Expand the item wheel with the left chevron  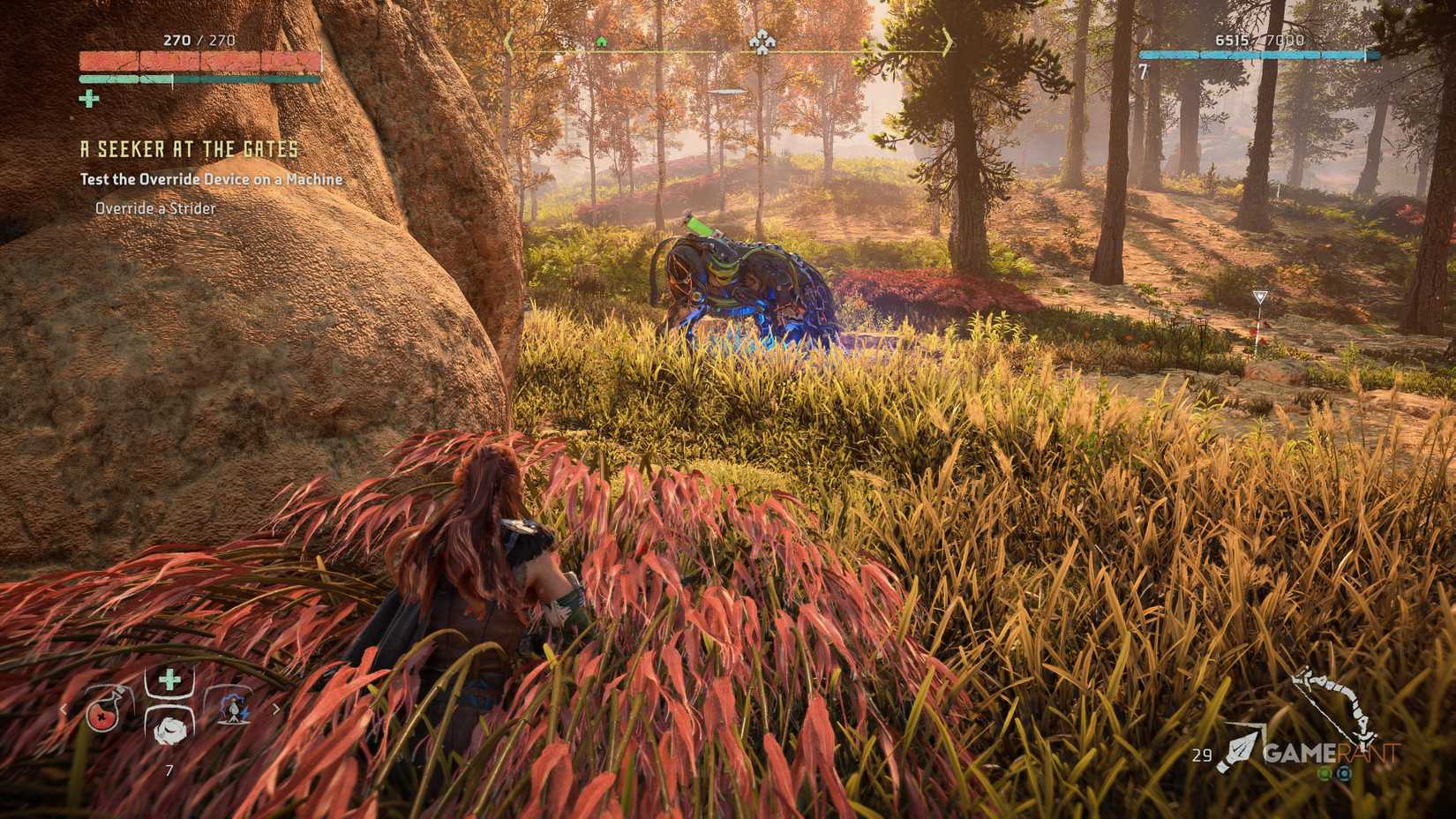click(x=64, y=710)
